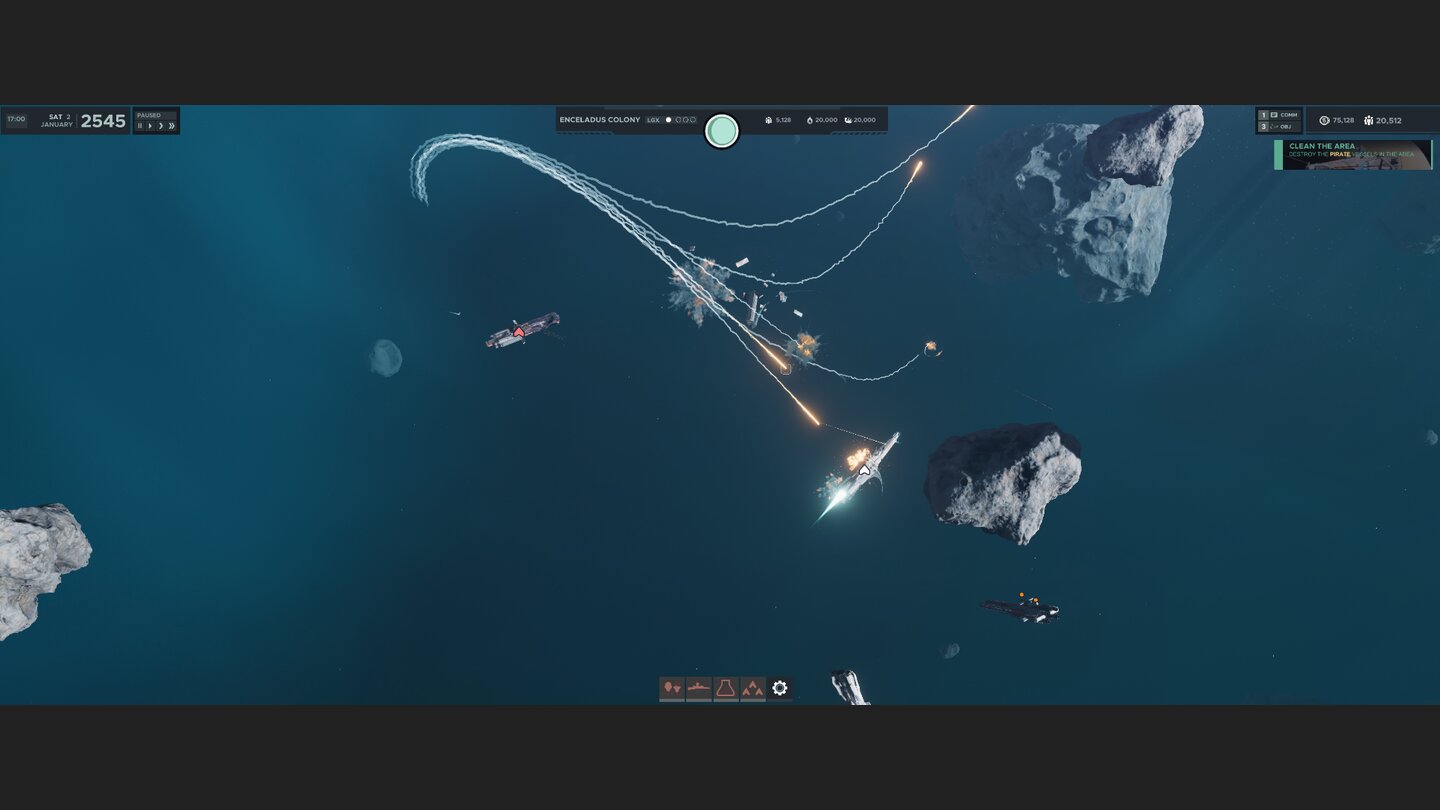Click the water resource icon on colony bar
This screenshot has width=1440, height=810.
click(x=849, y=119)
